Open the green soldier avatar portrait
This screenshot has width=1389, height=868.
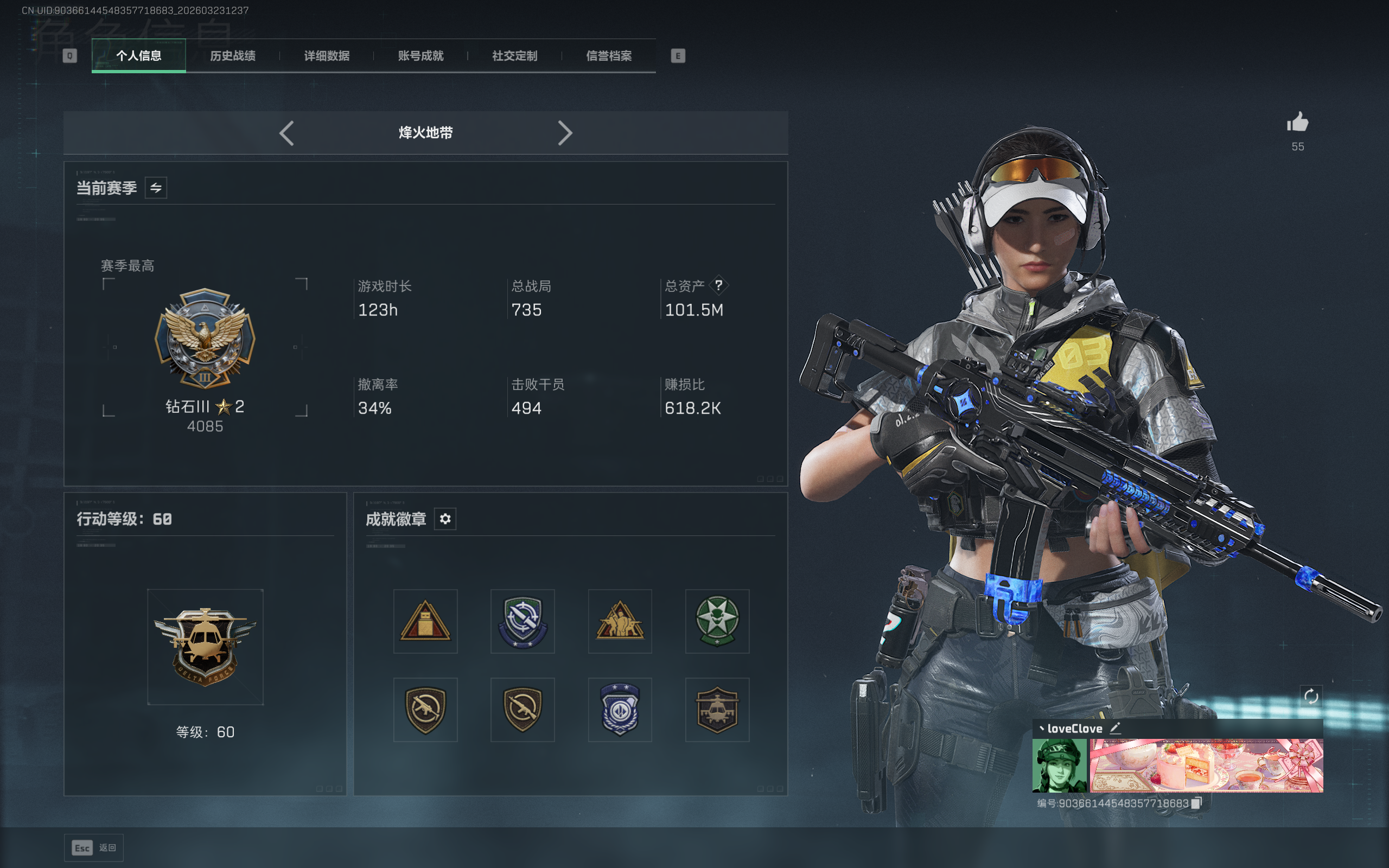tap(1059, 765)
